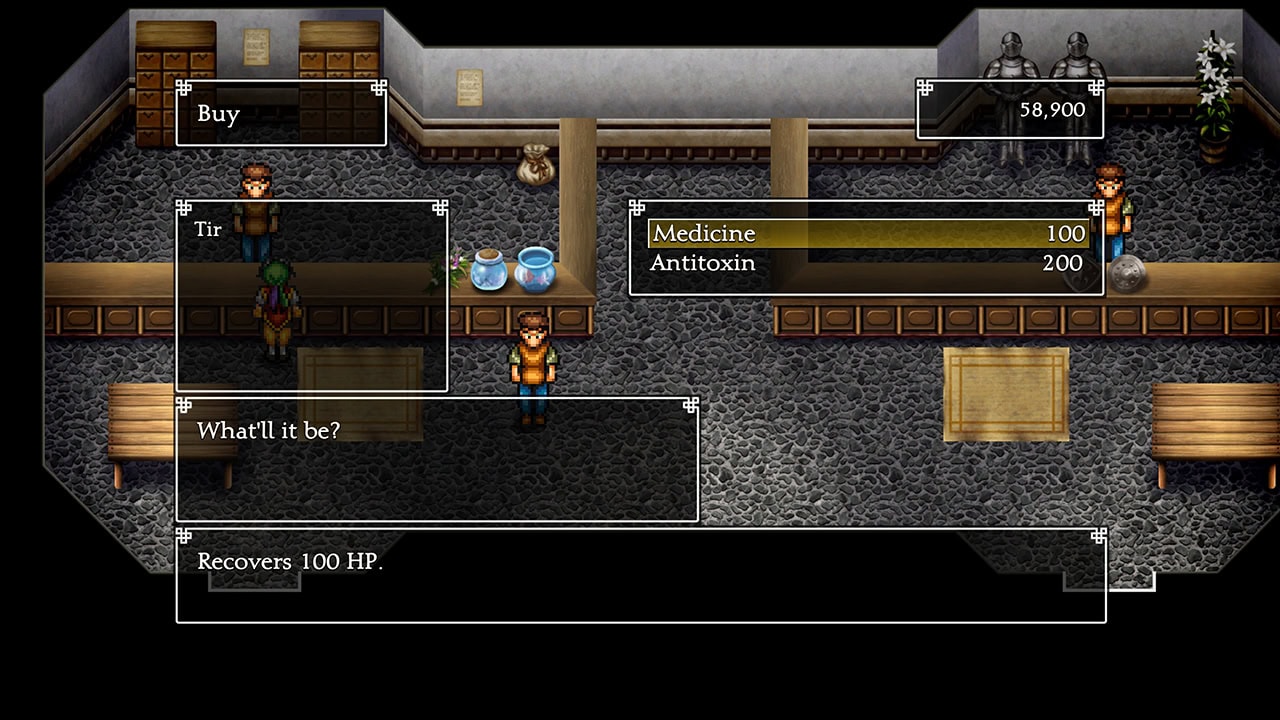
Task: Choose the Antitoxin shop item
Action: pos(866,264)
